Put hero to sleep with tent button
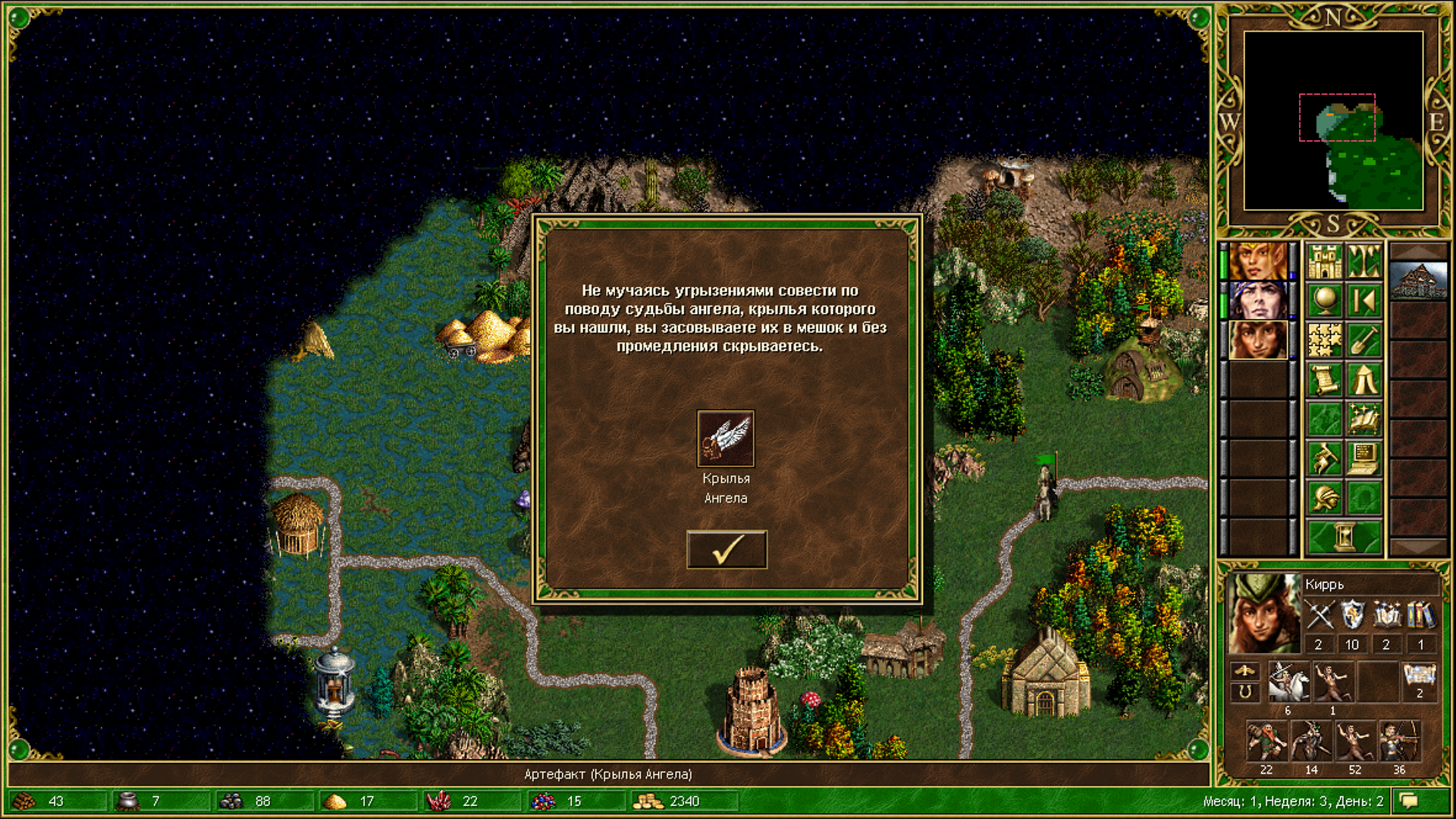 point(1363,380)
